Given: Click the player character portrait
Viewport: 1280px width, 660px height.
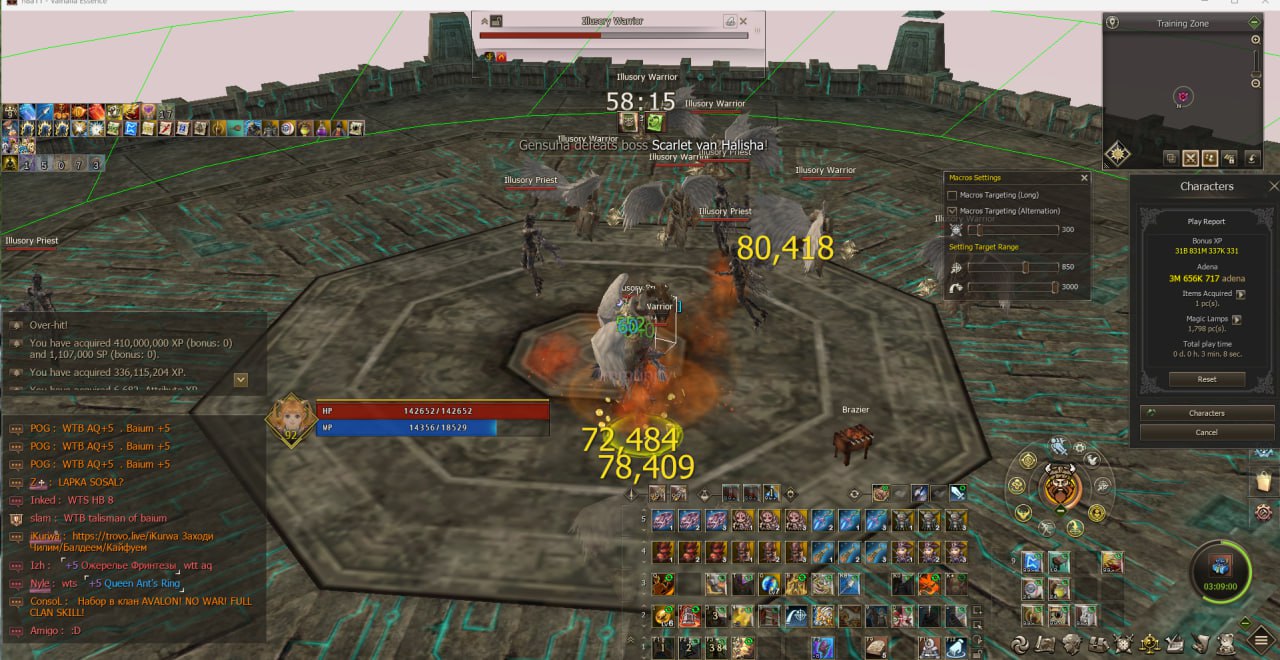Looking at the screenshot, I should tap(290, 420).
